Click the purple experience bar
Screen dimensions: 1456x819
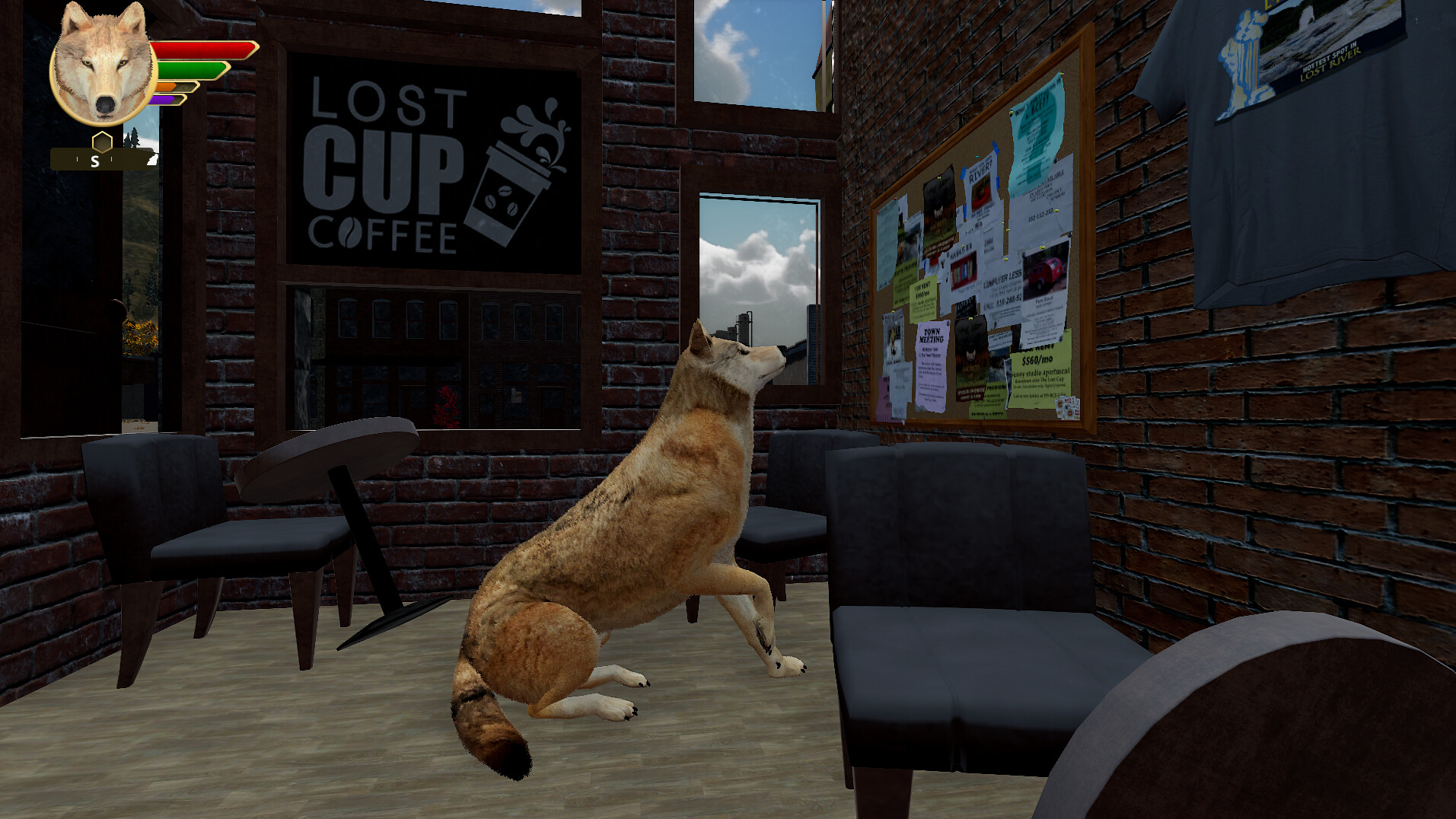(161, 99)
